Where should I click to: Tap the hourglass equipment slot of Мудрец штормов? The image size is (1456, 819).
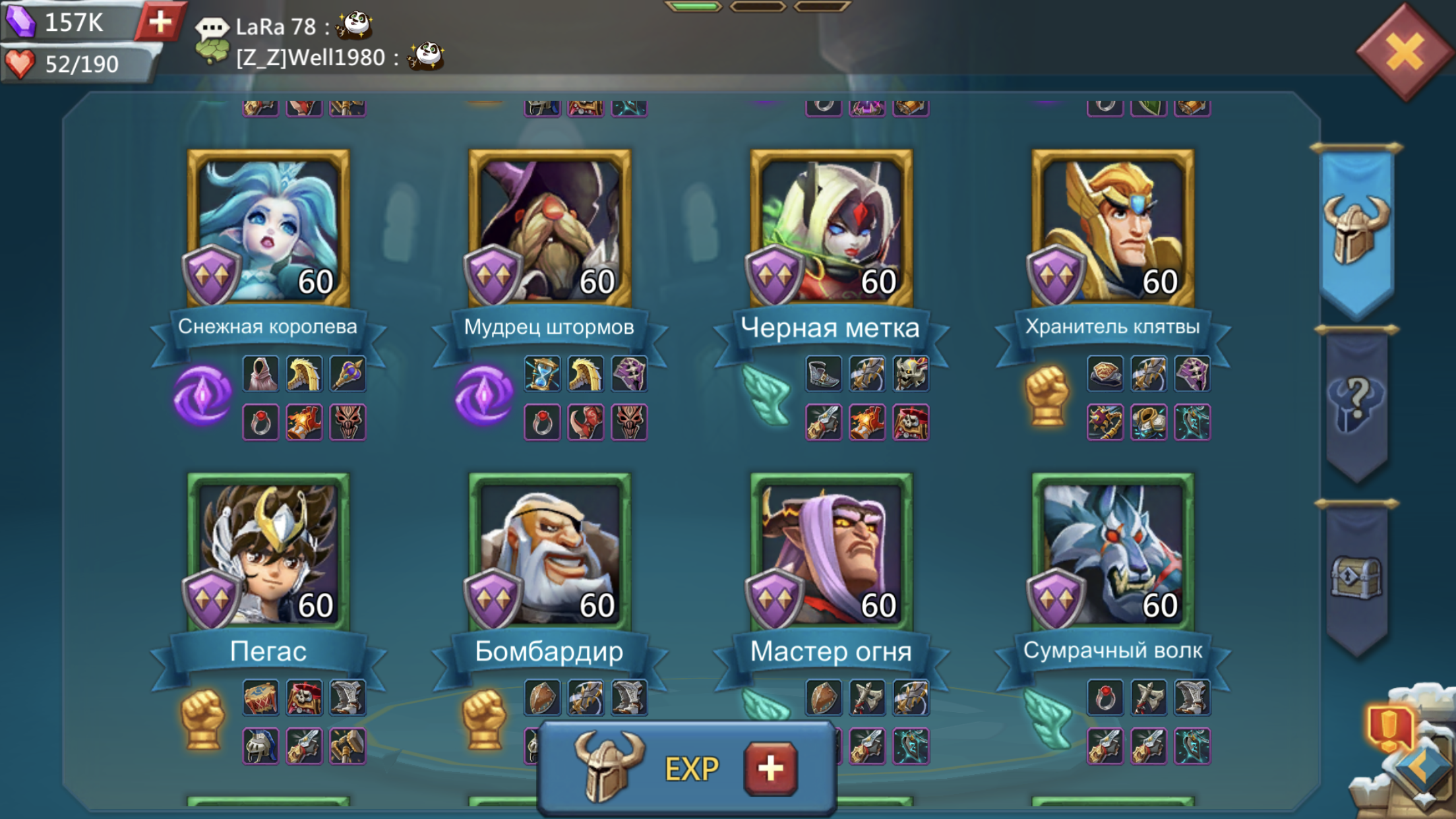542,374
